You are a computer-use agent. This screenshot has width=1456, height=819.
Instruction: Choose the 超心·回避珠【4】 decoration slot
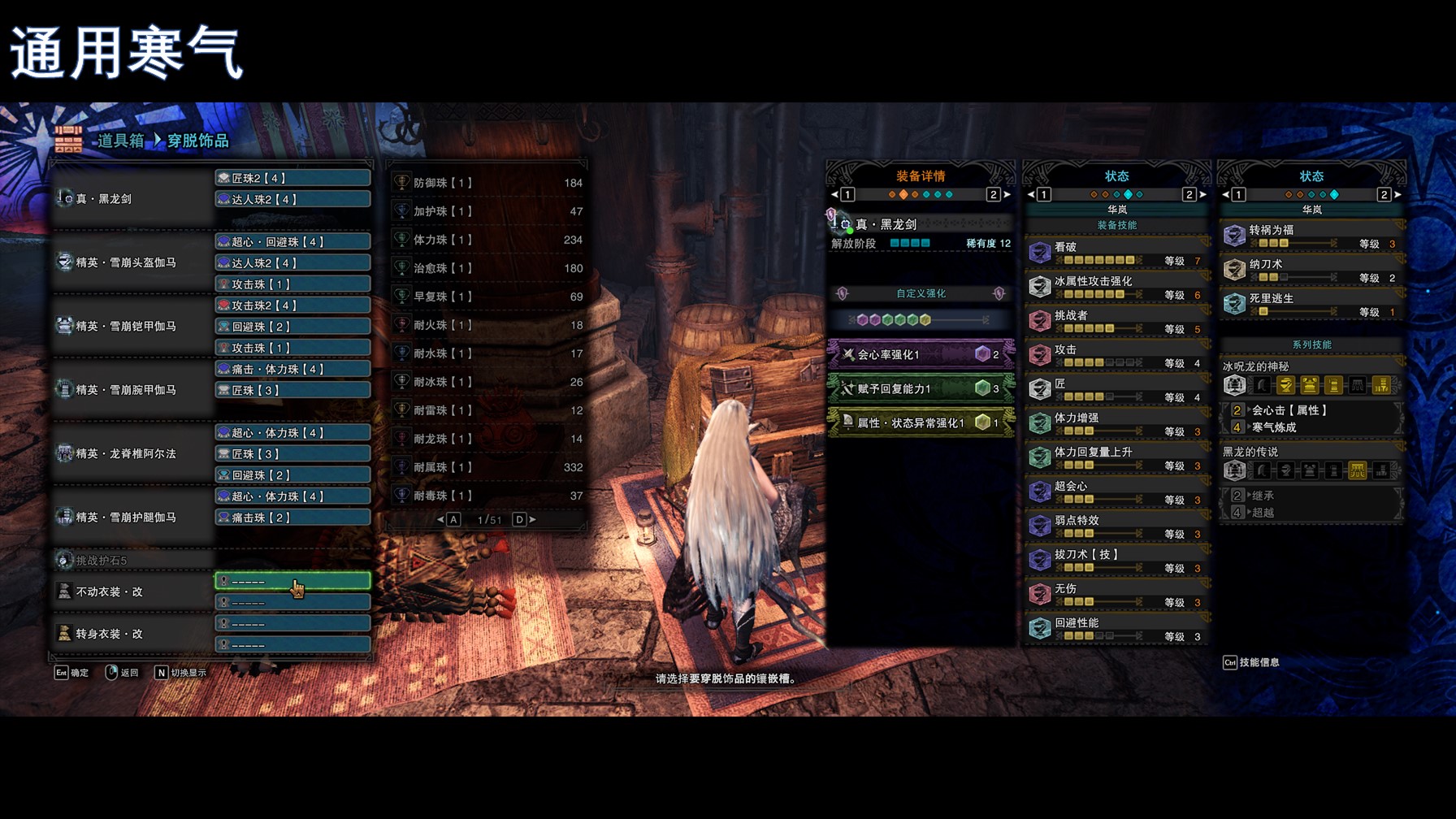pyautogui.click(x=292, y=241)
